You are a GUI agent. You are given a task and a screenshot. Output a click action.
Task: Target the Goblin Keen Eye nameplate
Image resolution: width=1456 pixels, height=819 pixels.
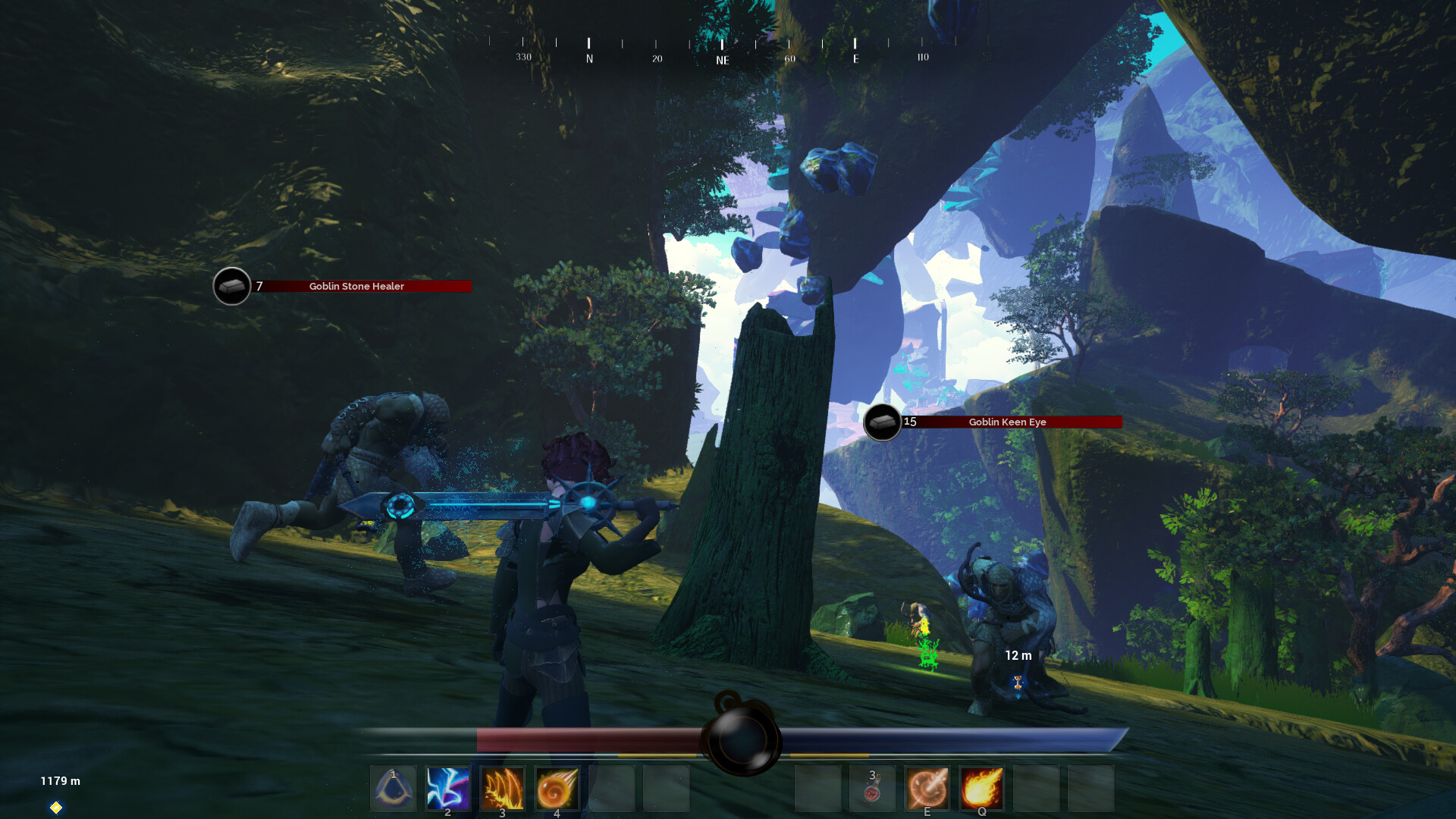click(1007, 422)
